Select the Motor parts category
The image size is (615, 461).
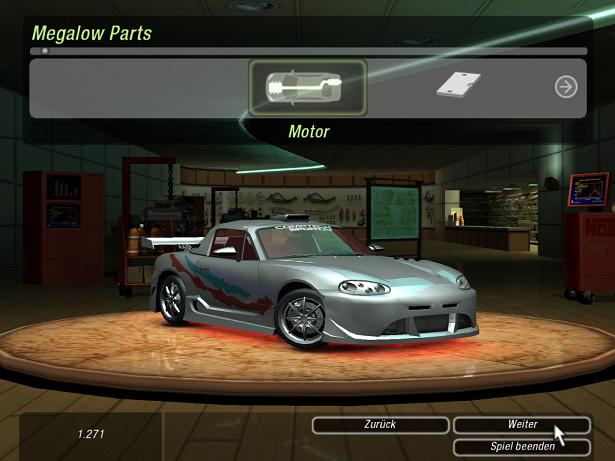click(307, 88)
